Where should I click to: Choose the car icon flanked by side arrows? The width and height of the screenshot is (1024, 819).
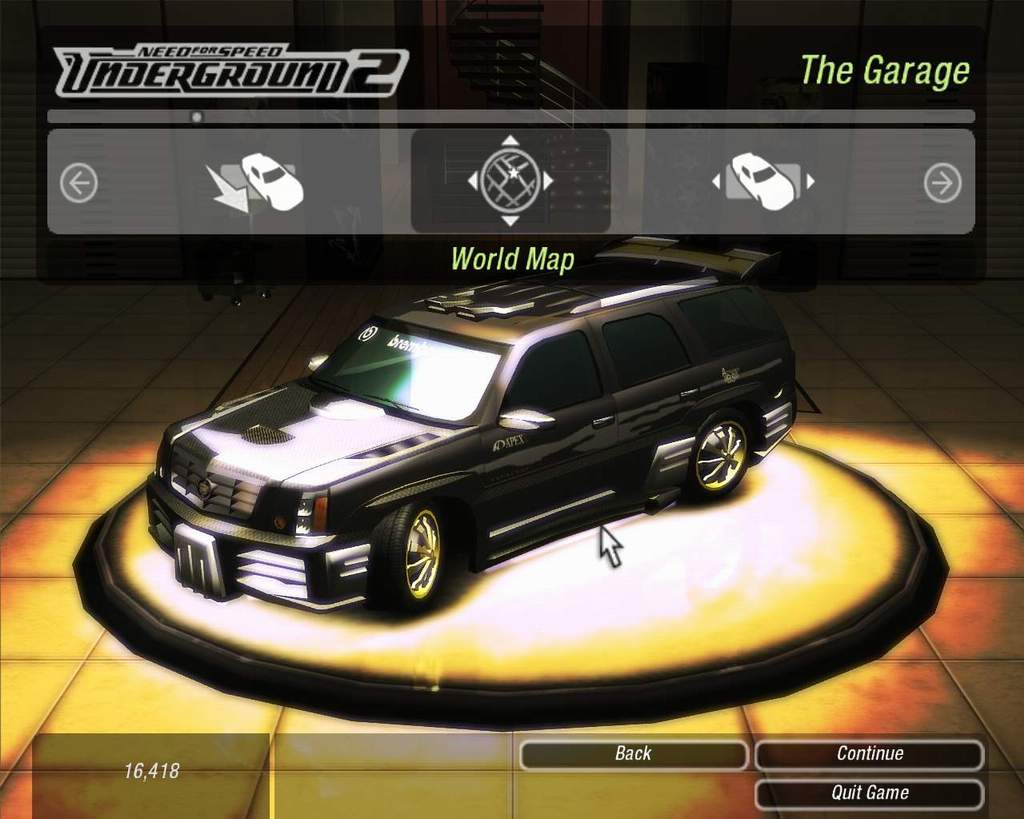click(x=763, y=181)
